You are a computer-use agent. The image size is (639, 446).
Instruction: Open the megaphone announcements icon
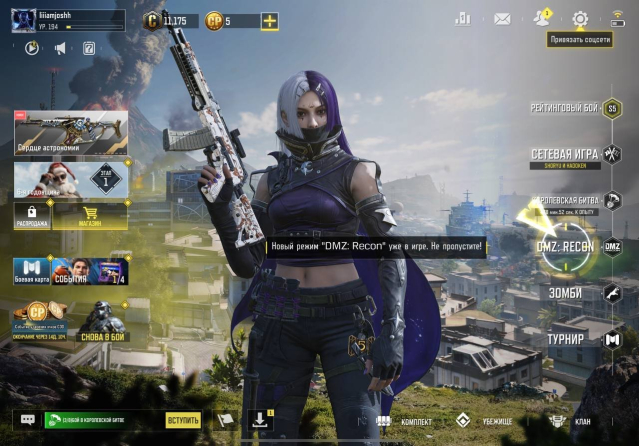(x=60, y=48)
